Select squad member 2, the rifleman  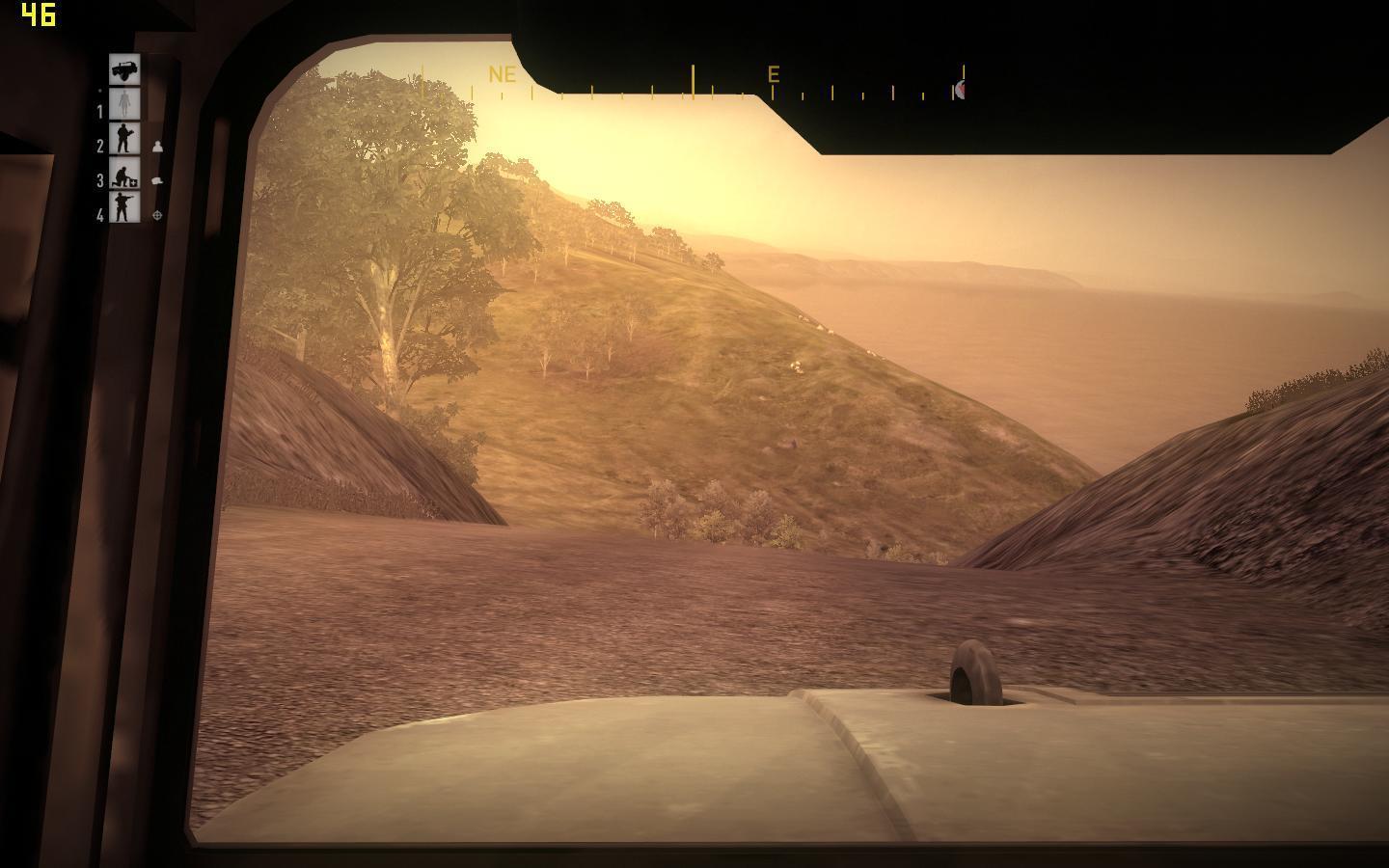click(124, 139)
